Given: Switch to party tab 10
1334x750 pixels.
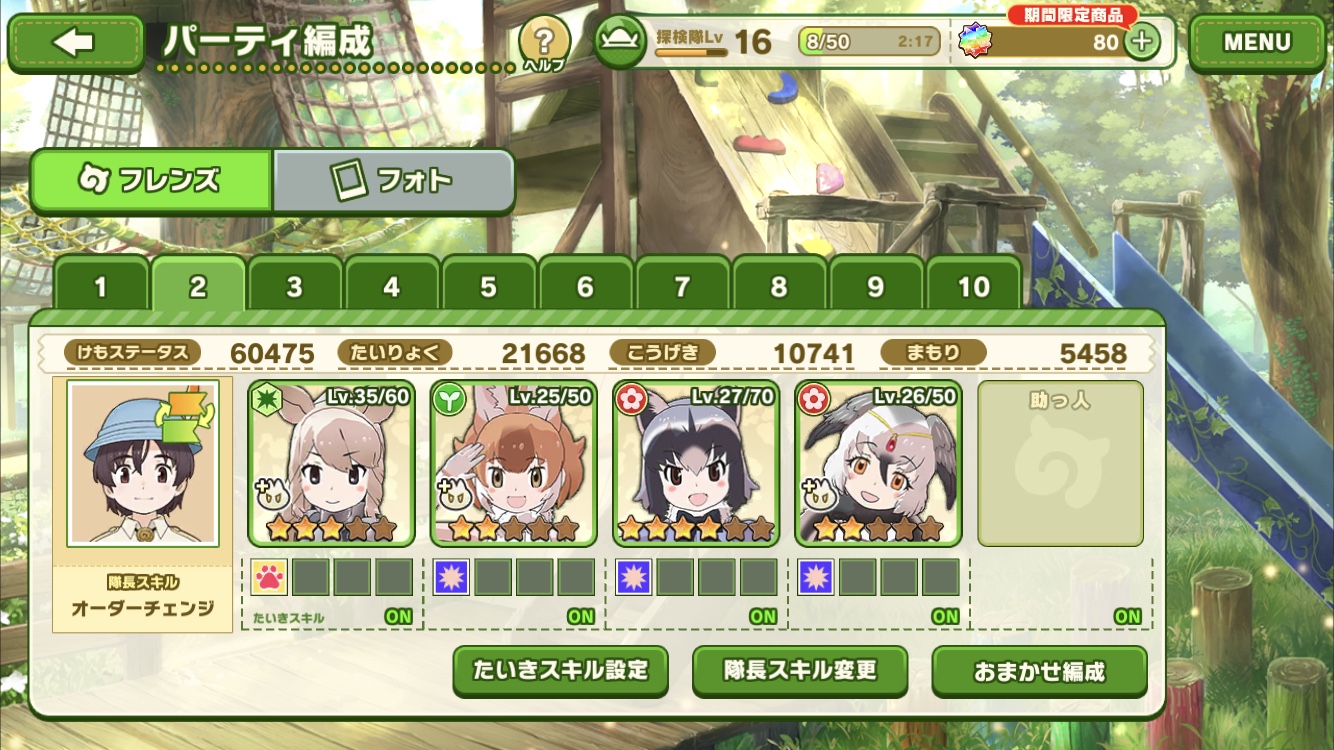Looking at the screenshot, I should click(x=973, y=288).
